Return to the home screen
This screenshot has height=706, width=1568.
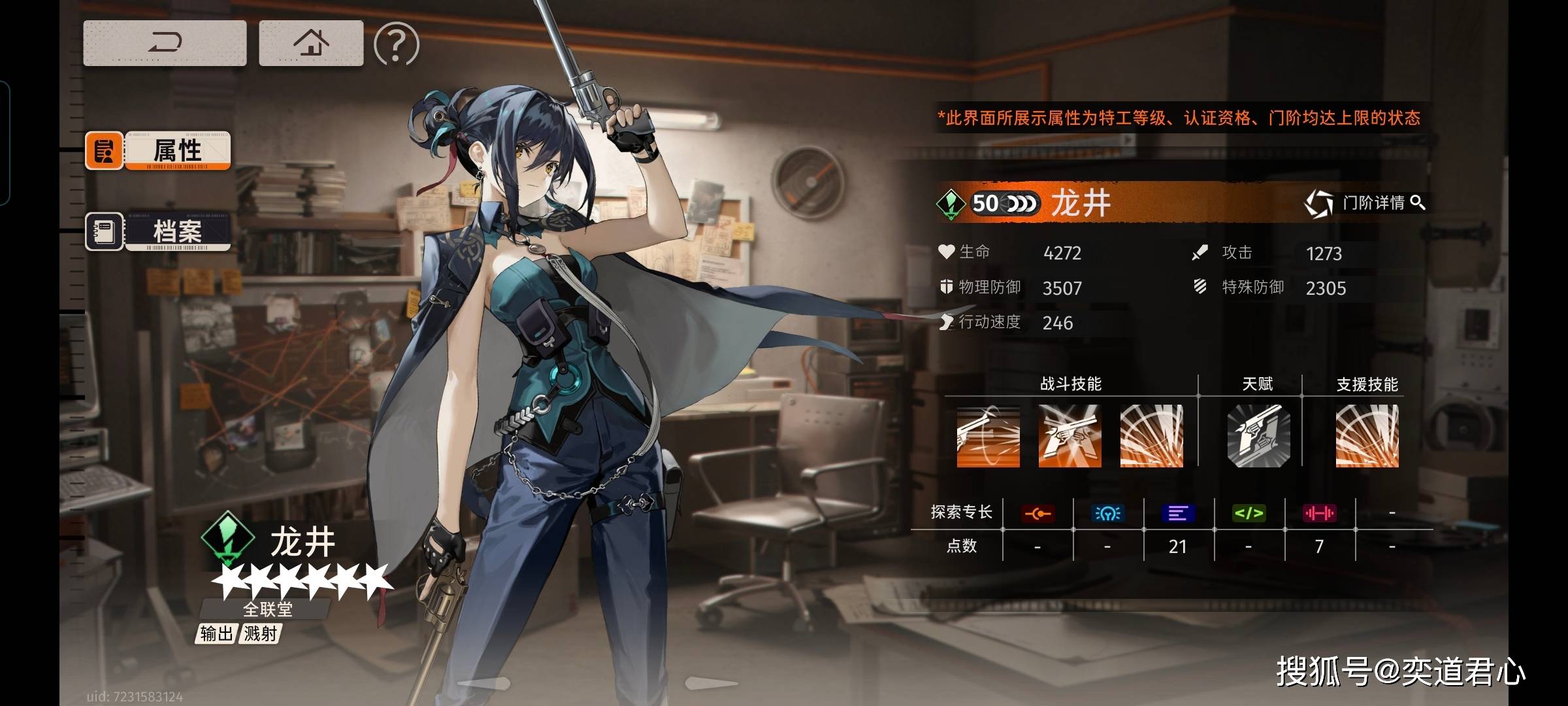click(x=311, y=43)
